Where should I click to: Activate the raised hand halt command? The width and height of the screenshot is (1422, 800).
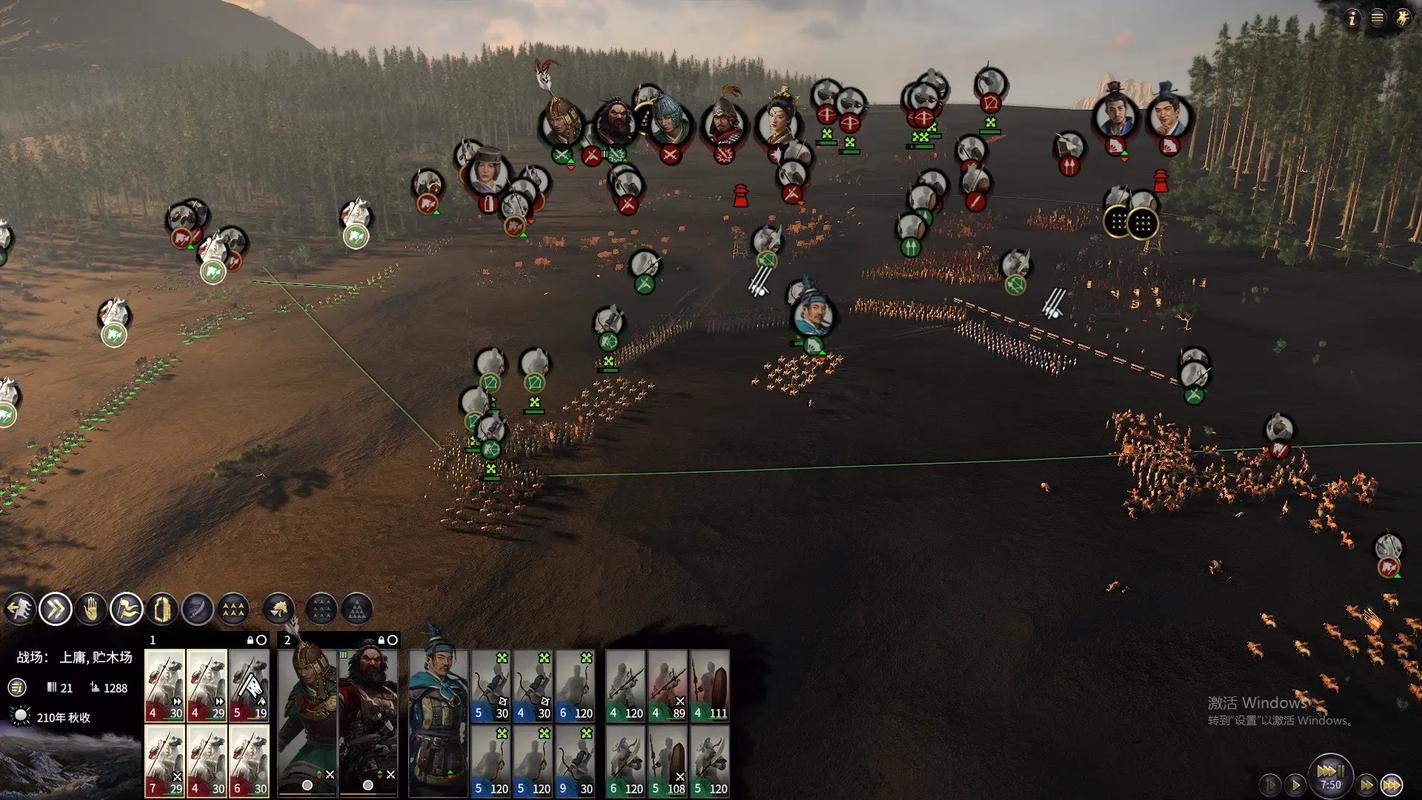tap(92, 607)
